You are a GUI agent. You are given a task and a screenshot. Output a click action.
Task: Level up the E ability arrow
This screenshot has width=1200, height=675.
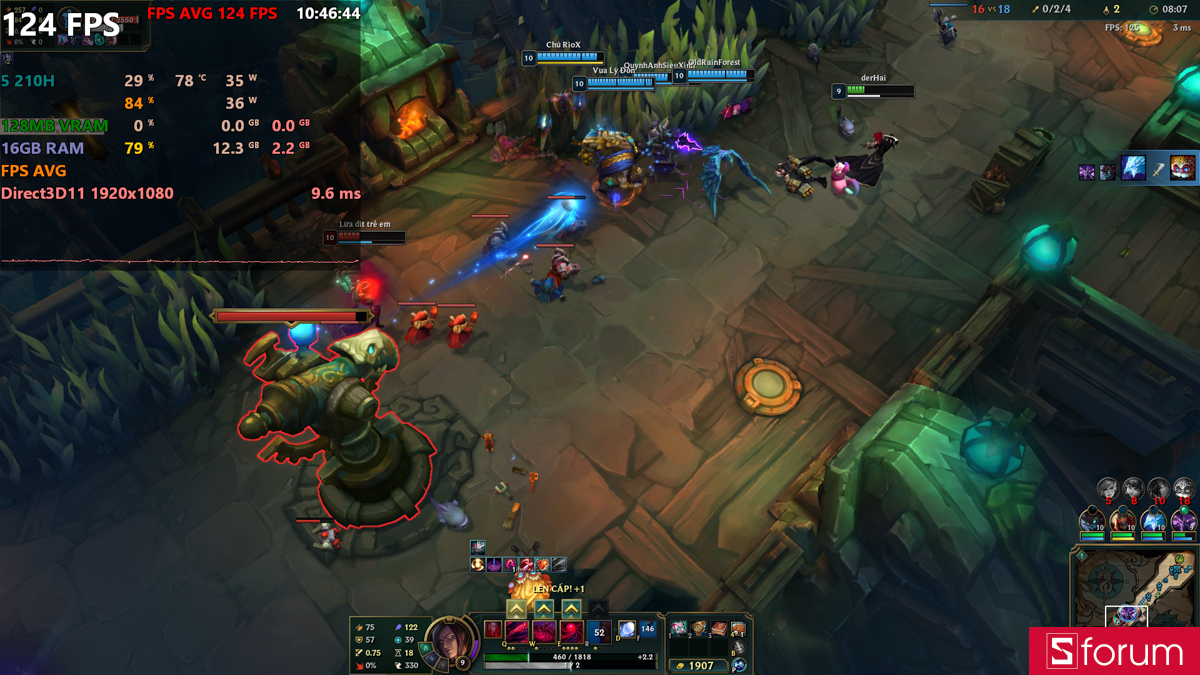(571, 608)
